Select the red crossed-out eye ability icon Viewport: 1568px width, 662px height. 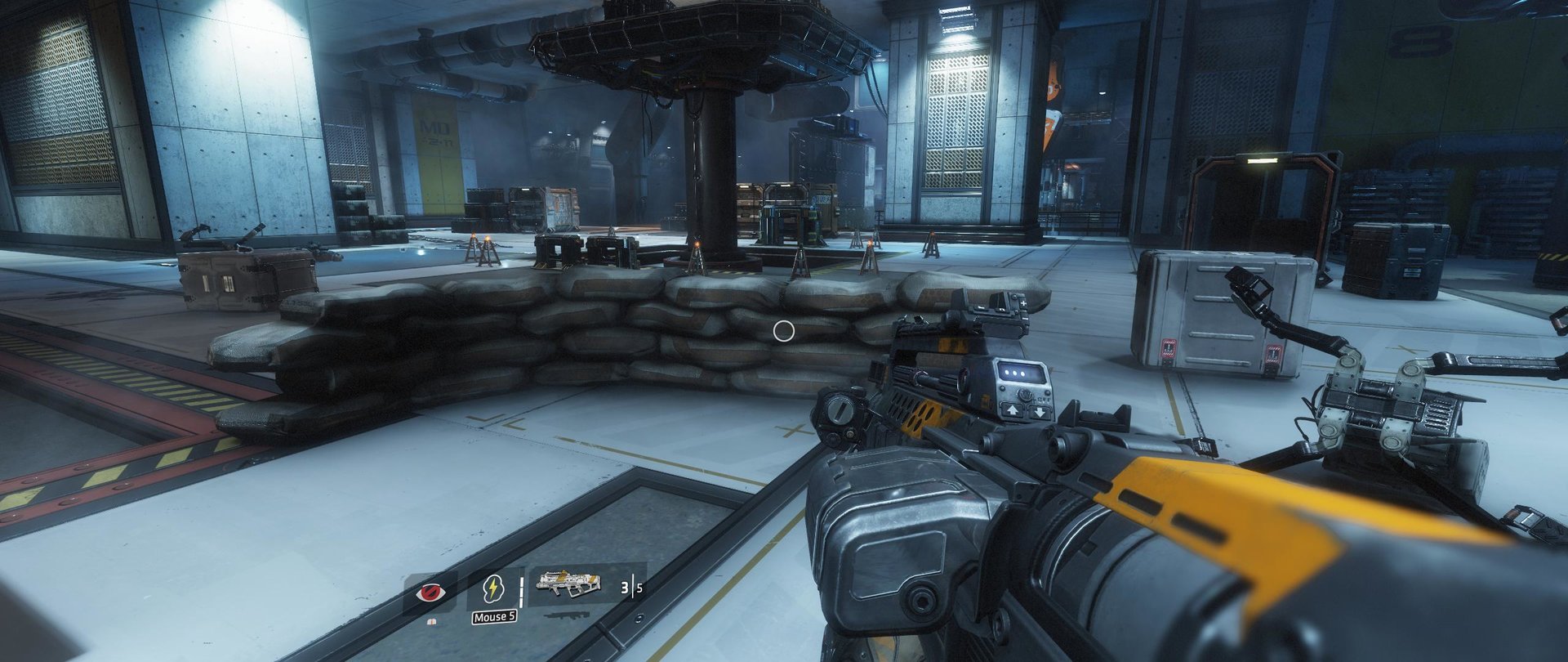coord(432,593)
